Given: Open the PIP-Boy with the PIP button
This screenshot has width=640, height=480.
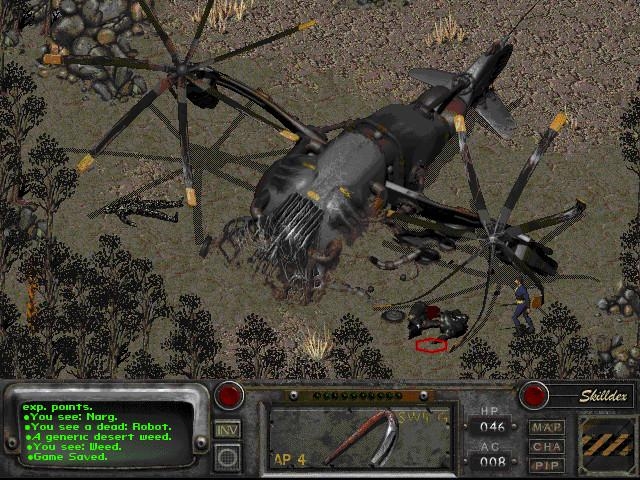Looking at the screenshot, I should [547, 465].
